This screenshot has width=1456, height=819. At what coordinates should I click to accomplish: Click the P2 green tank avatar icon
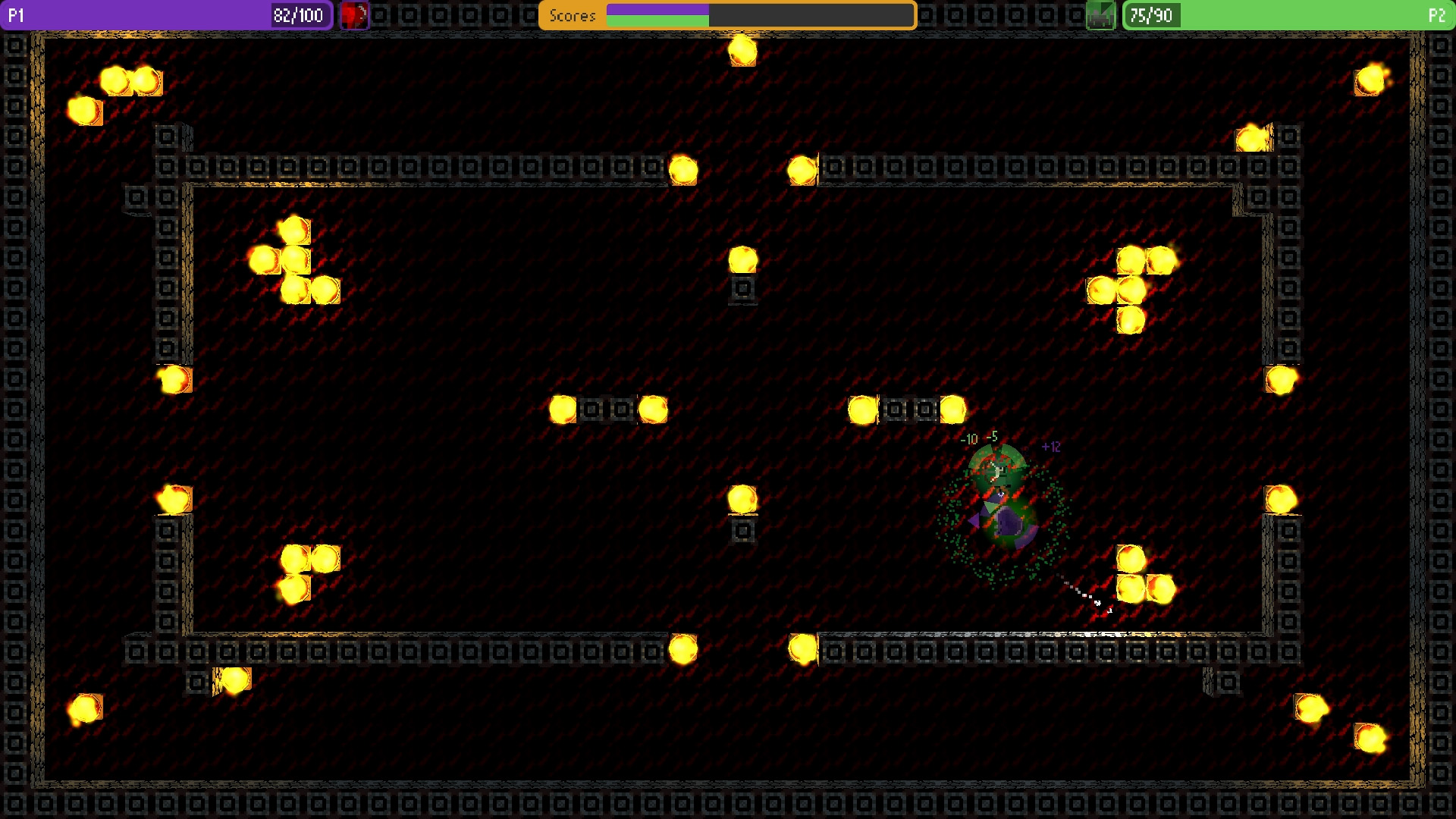pos(1101,14)
